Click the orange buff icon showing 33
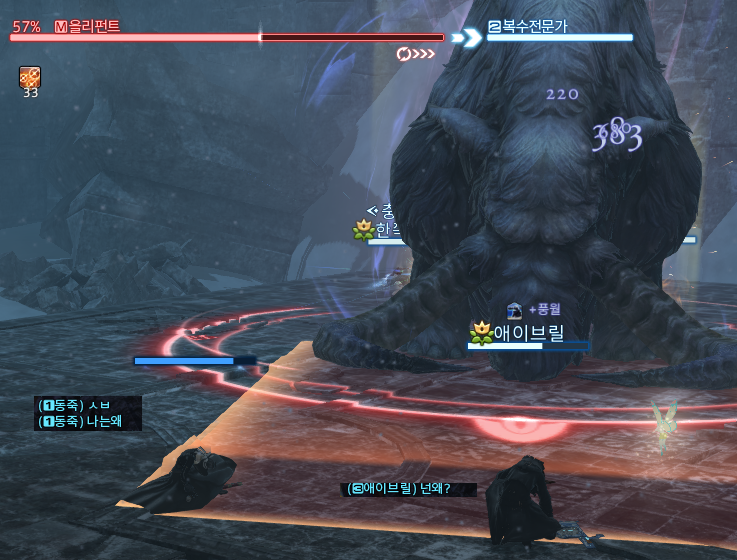The image size is (737, 560). (29, 77)
